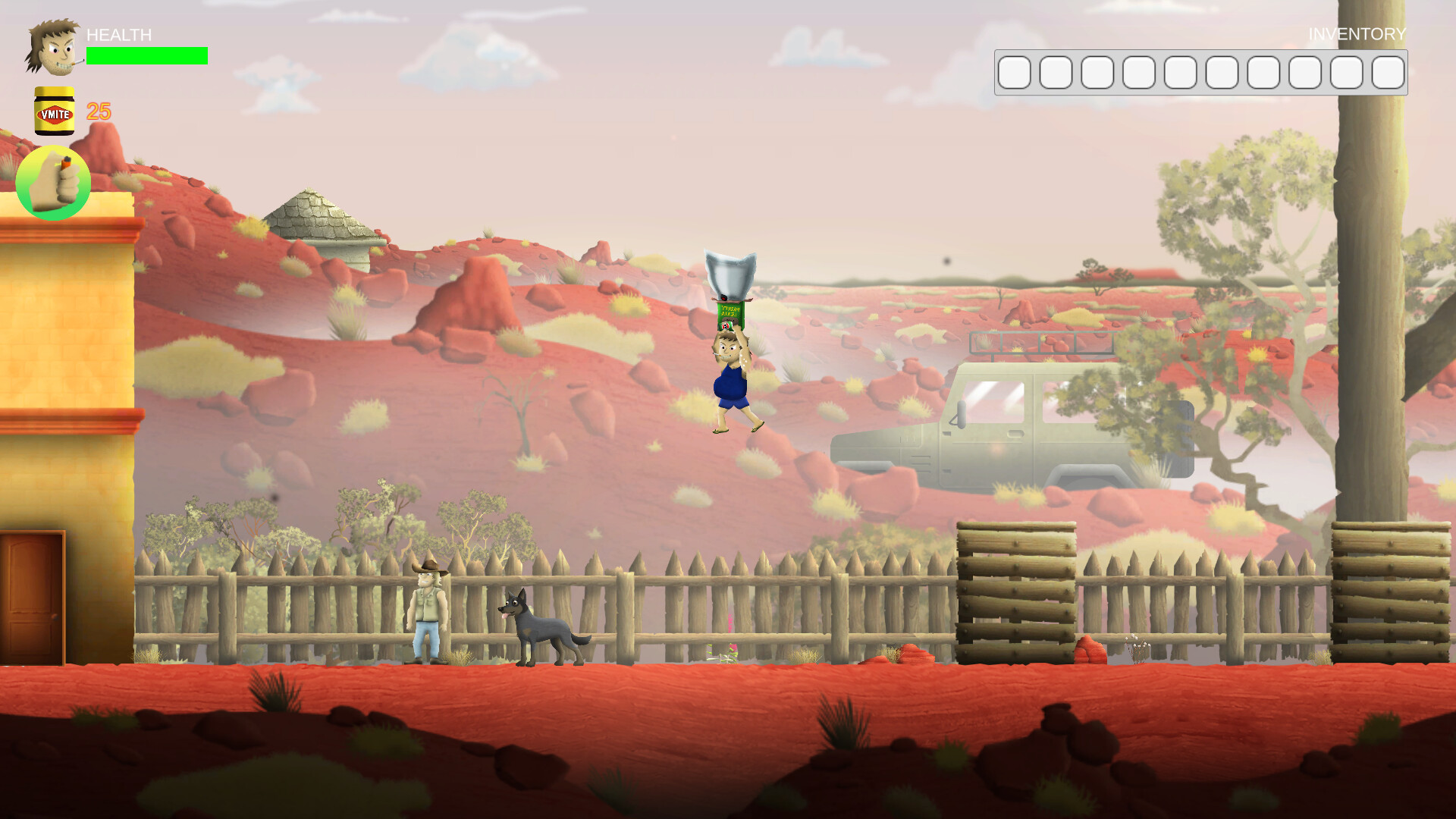
Task: Toggle the first inventory slot
Action: 1015,73
